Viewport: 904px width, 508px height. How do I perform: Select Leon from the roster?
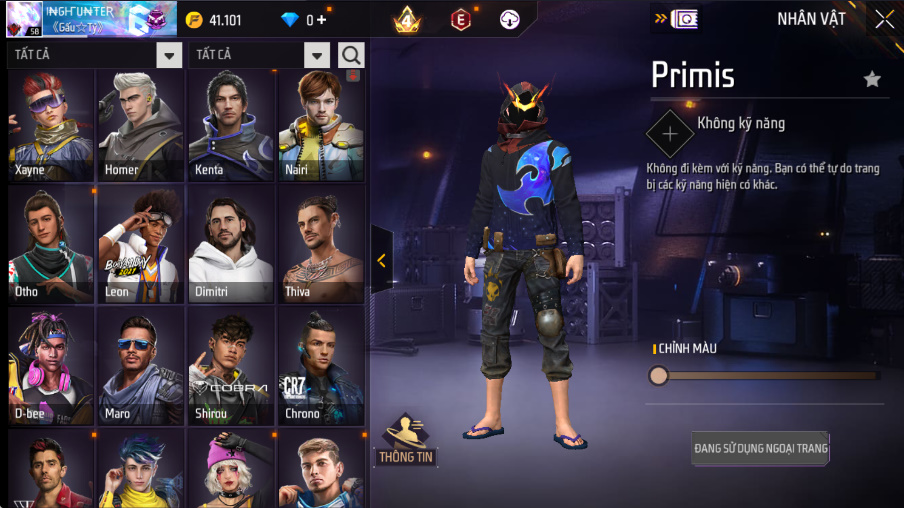pos(140,246)
